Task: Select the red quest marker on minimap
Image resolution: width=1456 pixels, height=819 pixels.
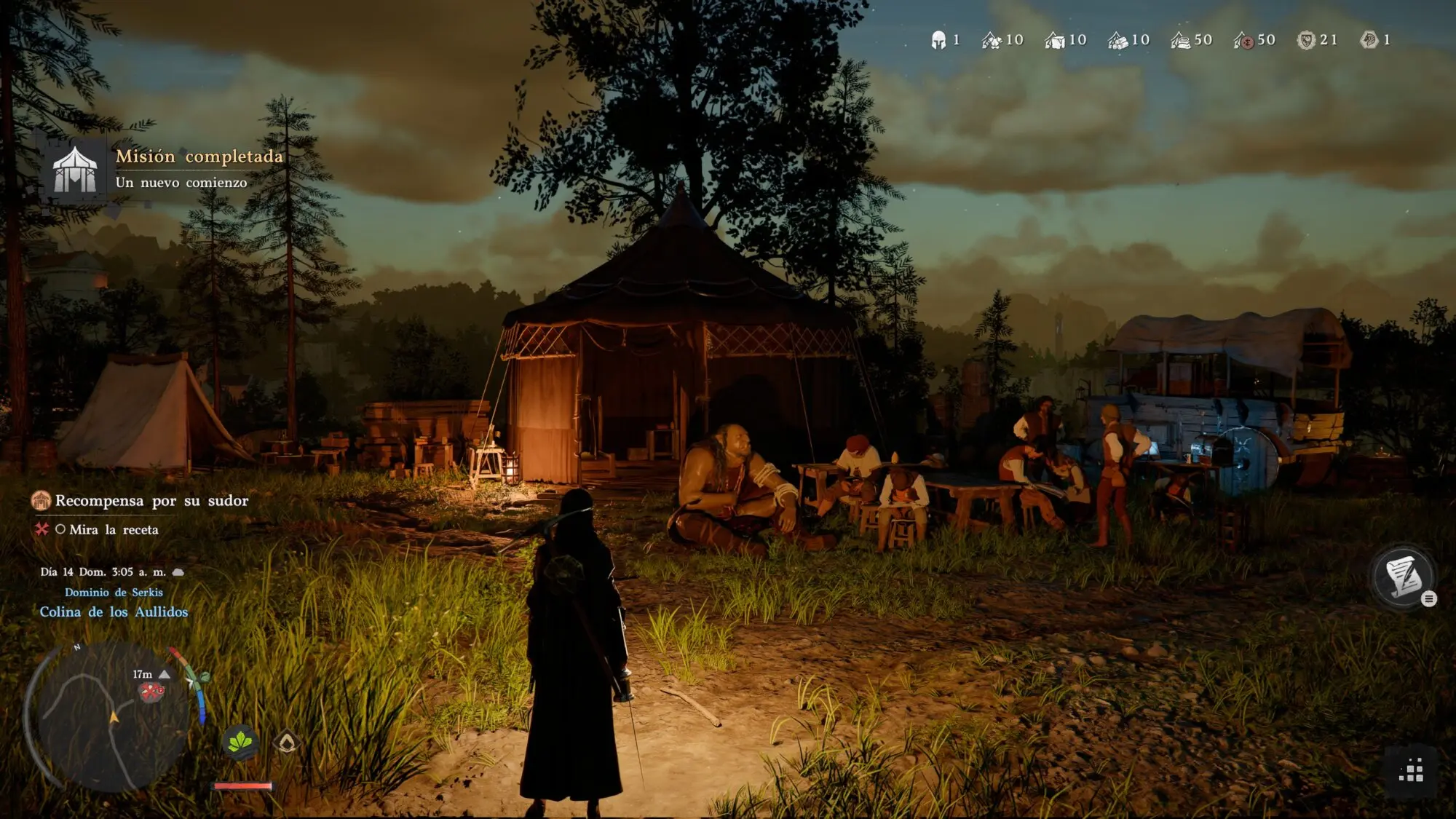Action: pyautogui.click(x=151, y=692)
